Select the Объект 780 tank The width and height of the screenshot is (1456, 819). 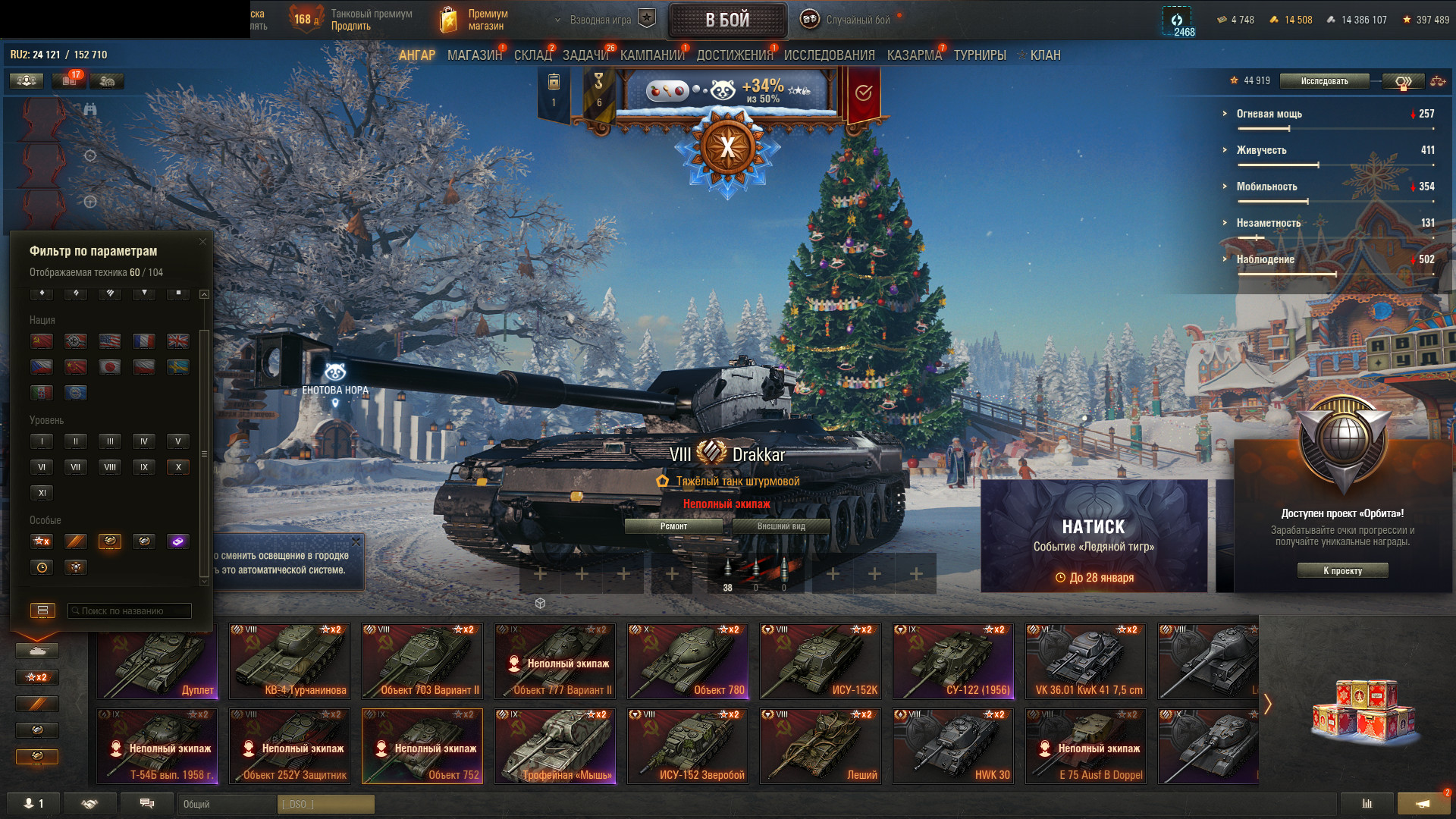(x=688, y=661)
